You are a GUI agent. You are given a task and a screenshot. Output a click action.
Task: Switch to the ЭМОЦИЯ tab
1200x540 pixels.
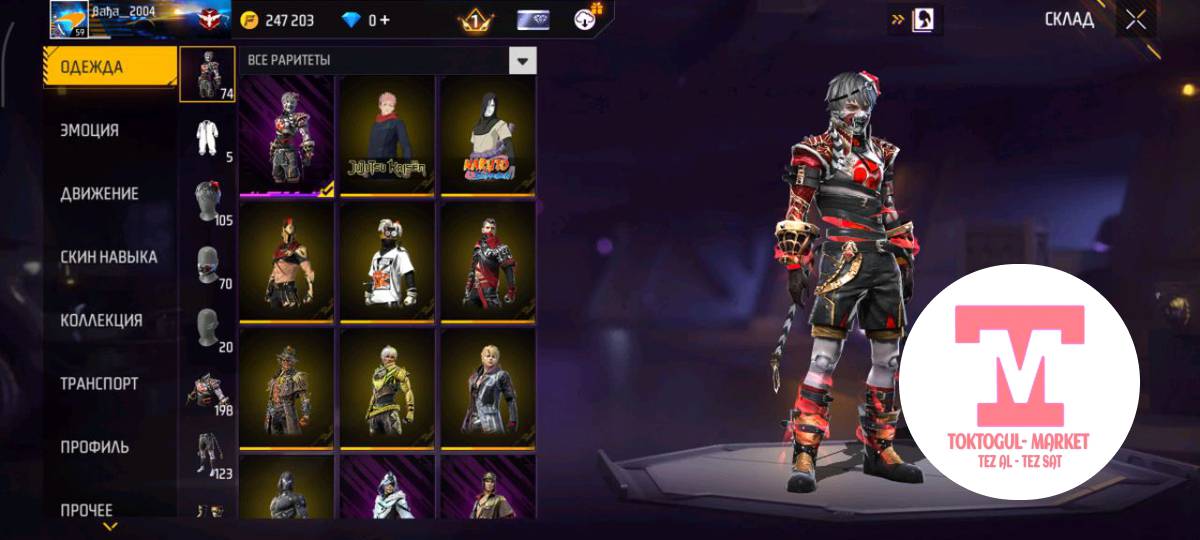click(90, 130)
